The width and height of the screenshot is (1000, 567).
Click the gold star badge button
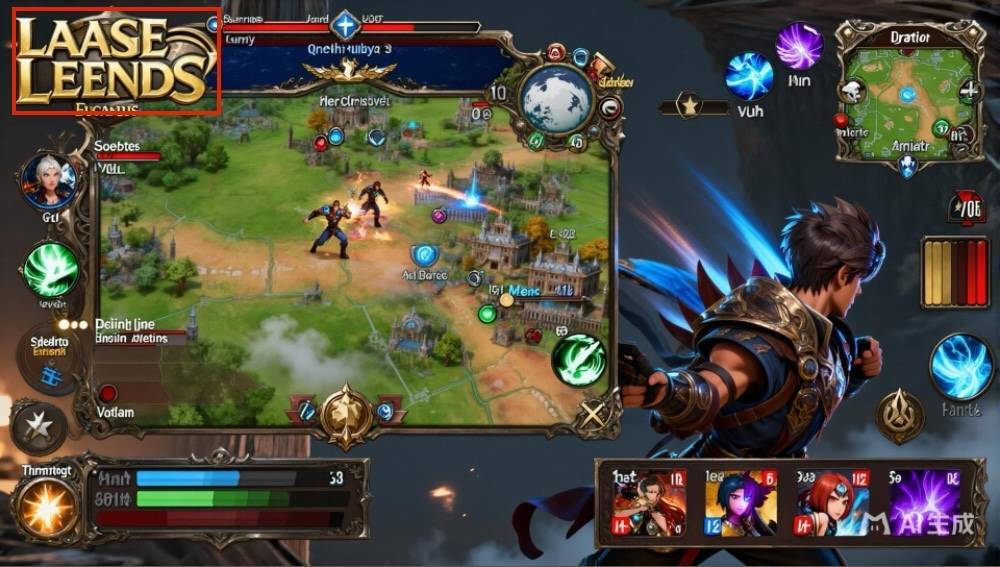point(688,104)
